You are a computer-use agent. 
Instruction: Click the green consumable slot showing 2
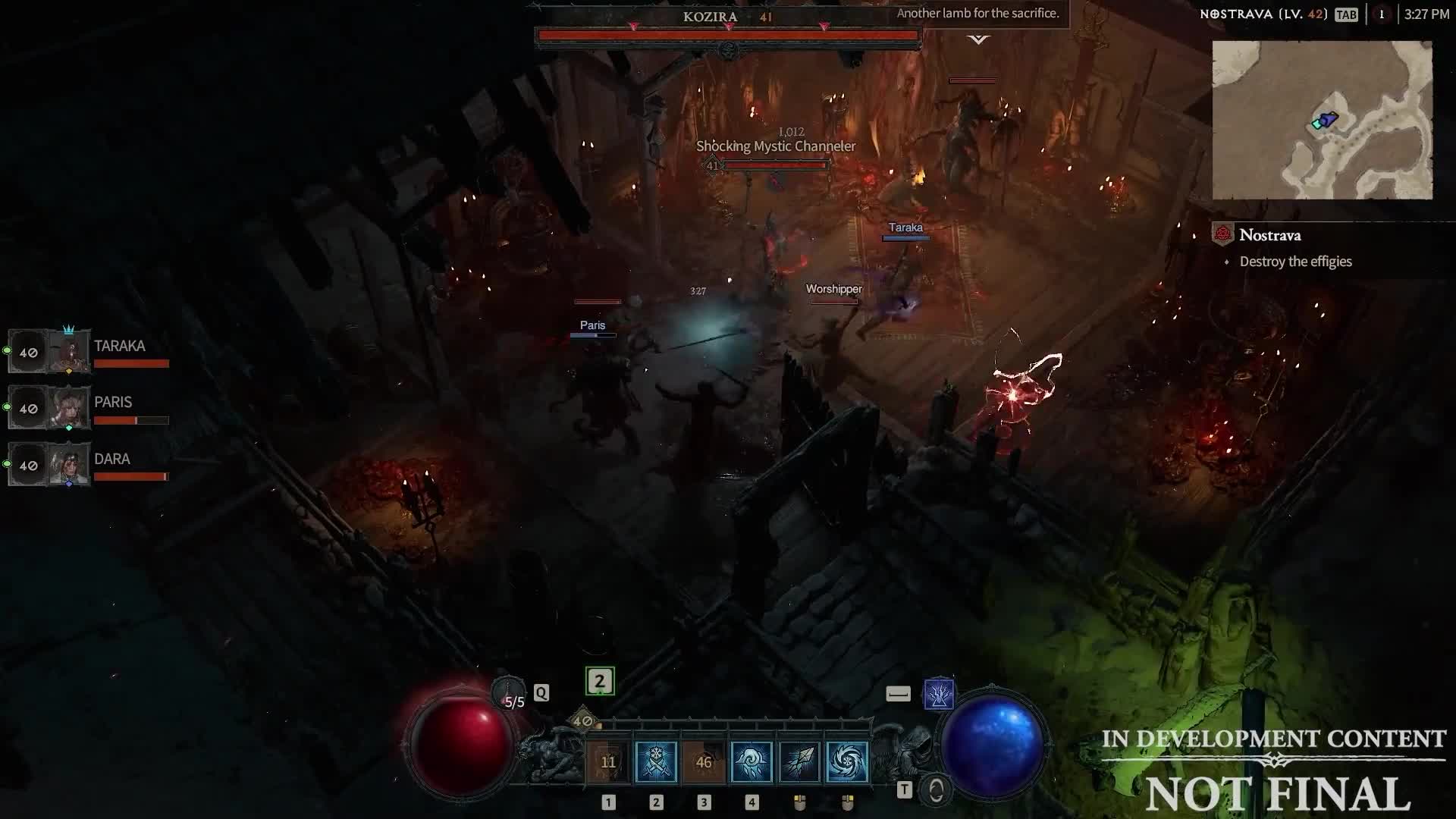coord(599,681)
